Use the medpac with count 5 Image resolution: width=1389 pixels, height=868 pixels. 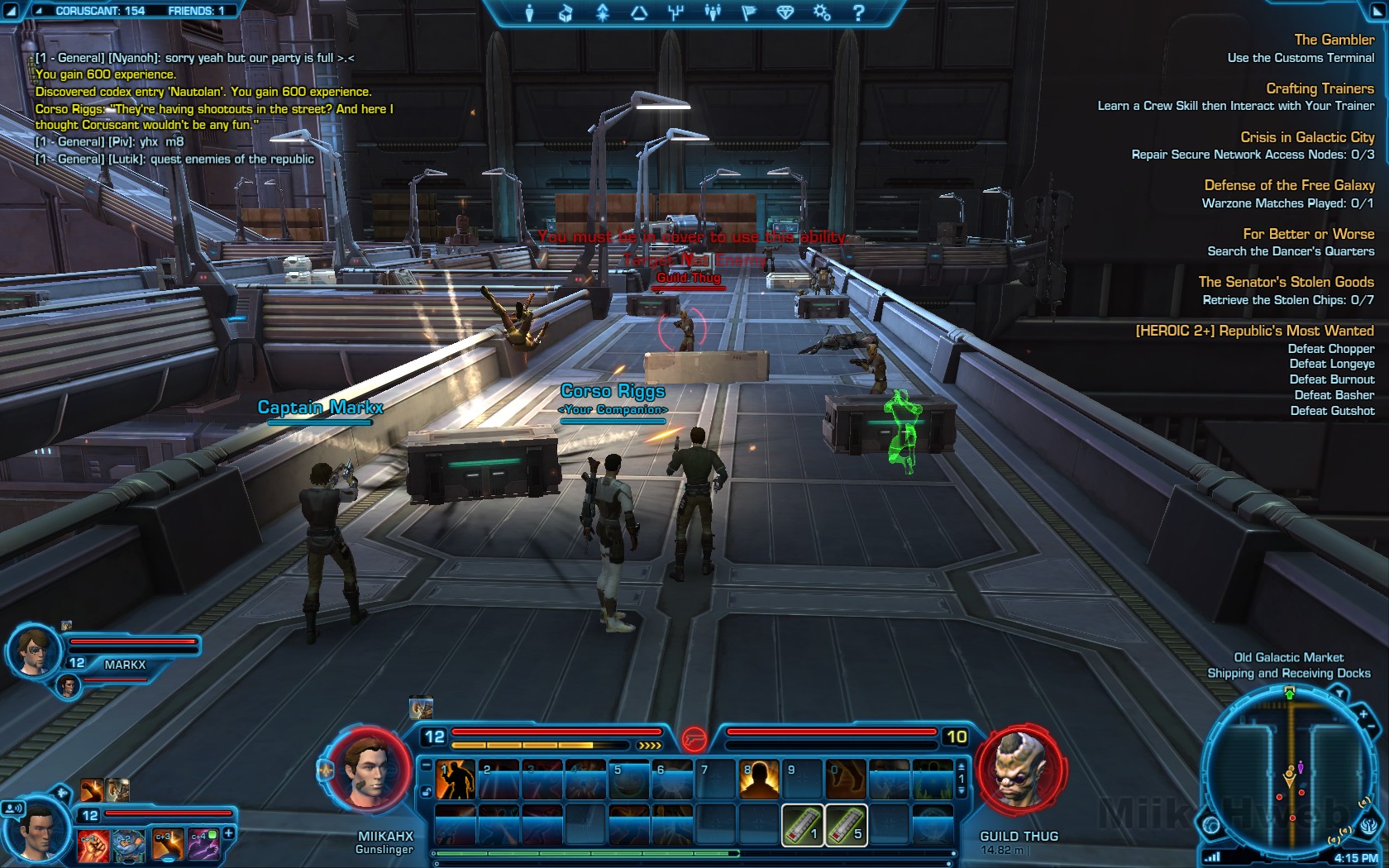845,825
